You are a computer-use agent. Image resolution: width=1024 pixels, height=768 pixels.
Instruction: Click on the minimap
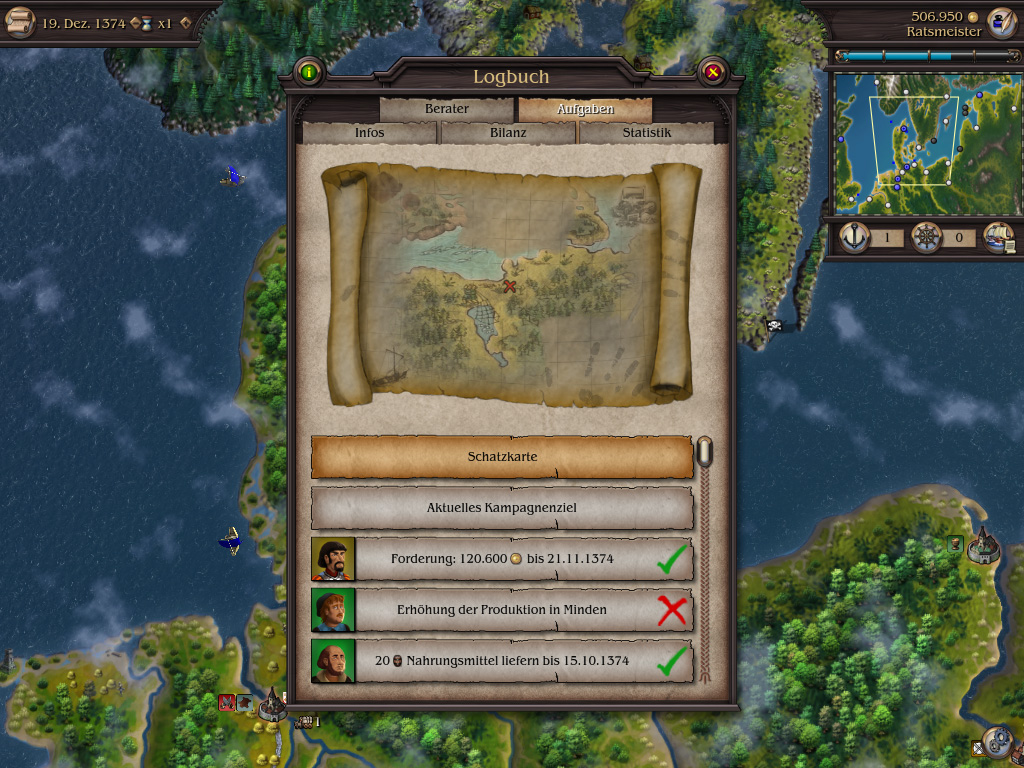tap(920, 140)
